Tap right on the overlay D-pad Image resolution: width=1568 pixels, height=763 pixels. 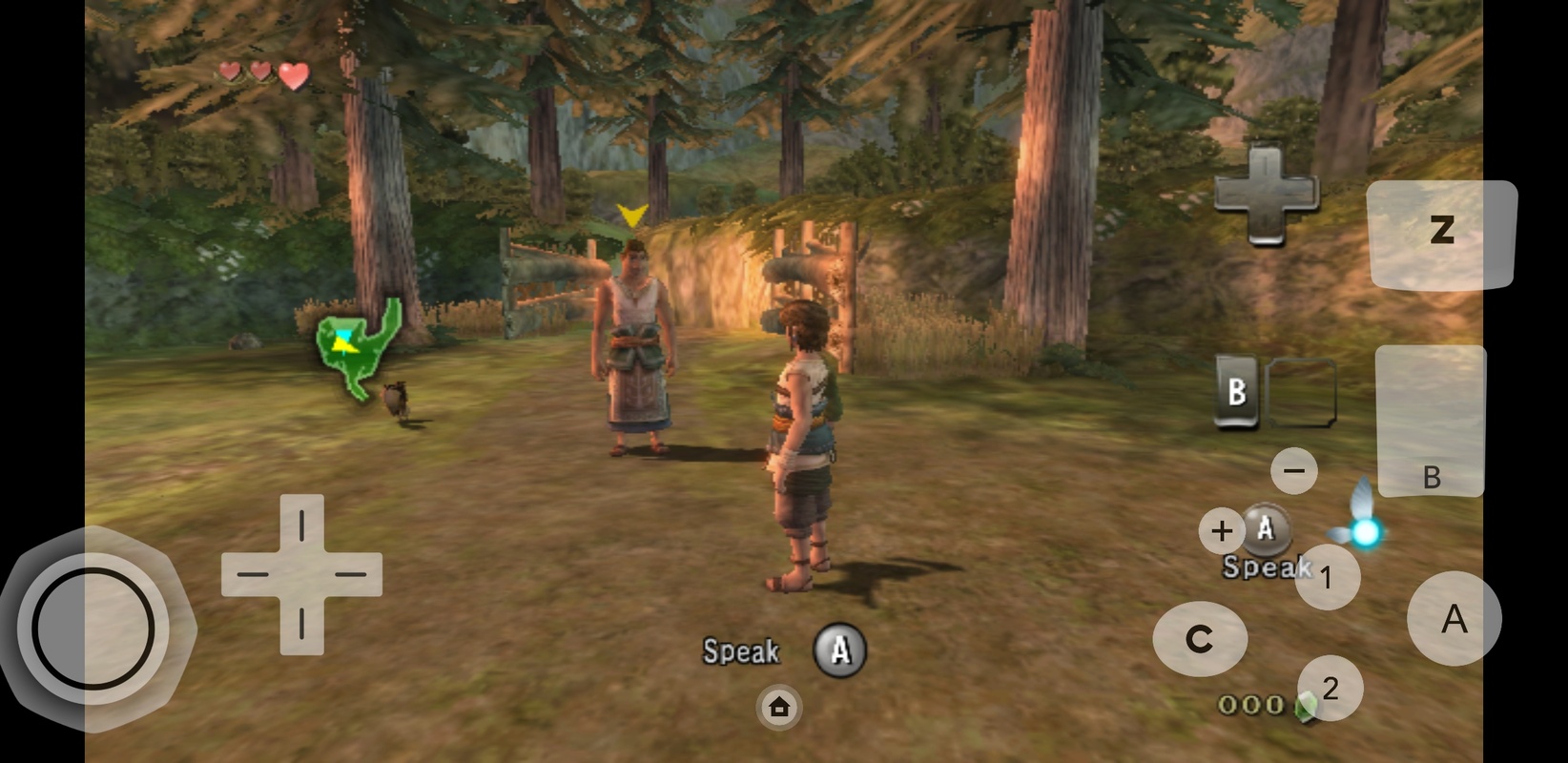352,575
